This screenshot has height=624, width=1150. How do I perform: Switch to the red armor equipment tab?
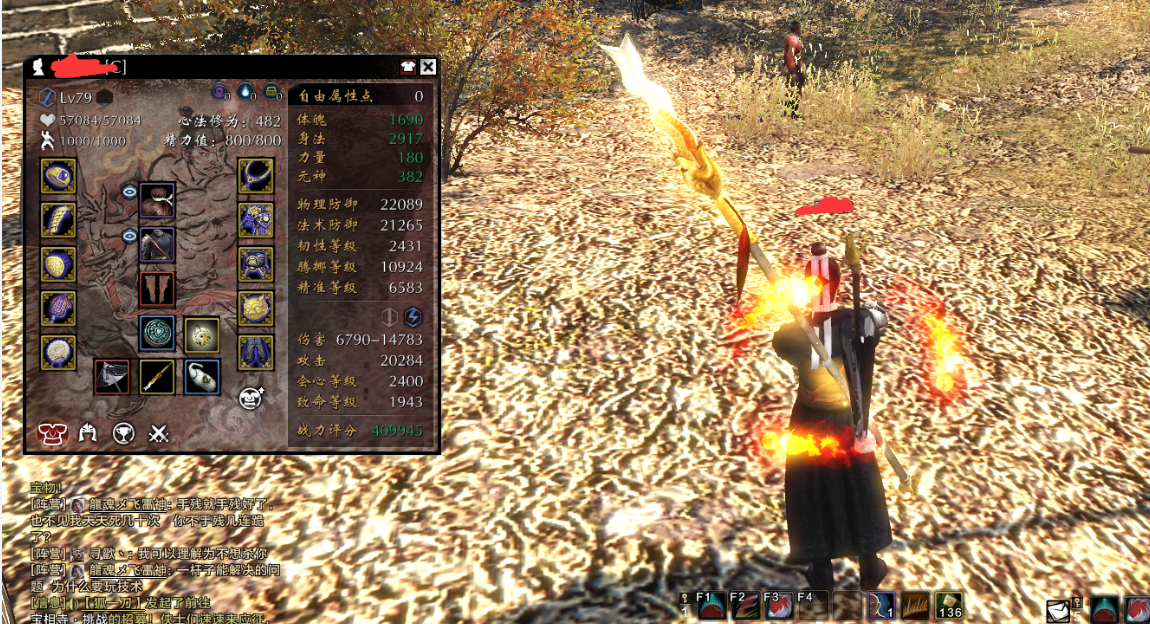tap(50, 433)
